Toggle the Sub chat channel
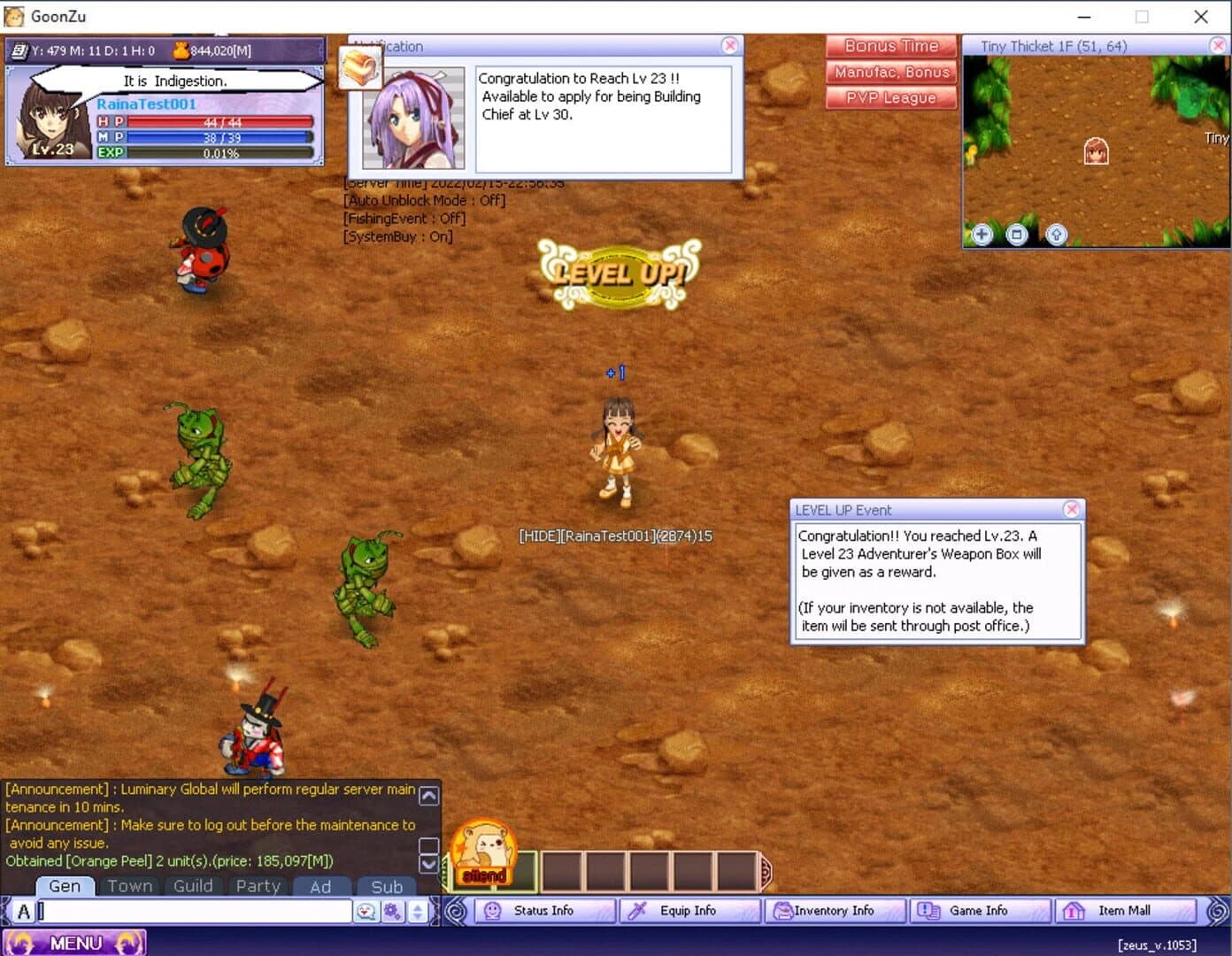 point(387,886)
